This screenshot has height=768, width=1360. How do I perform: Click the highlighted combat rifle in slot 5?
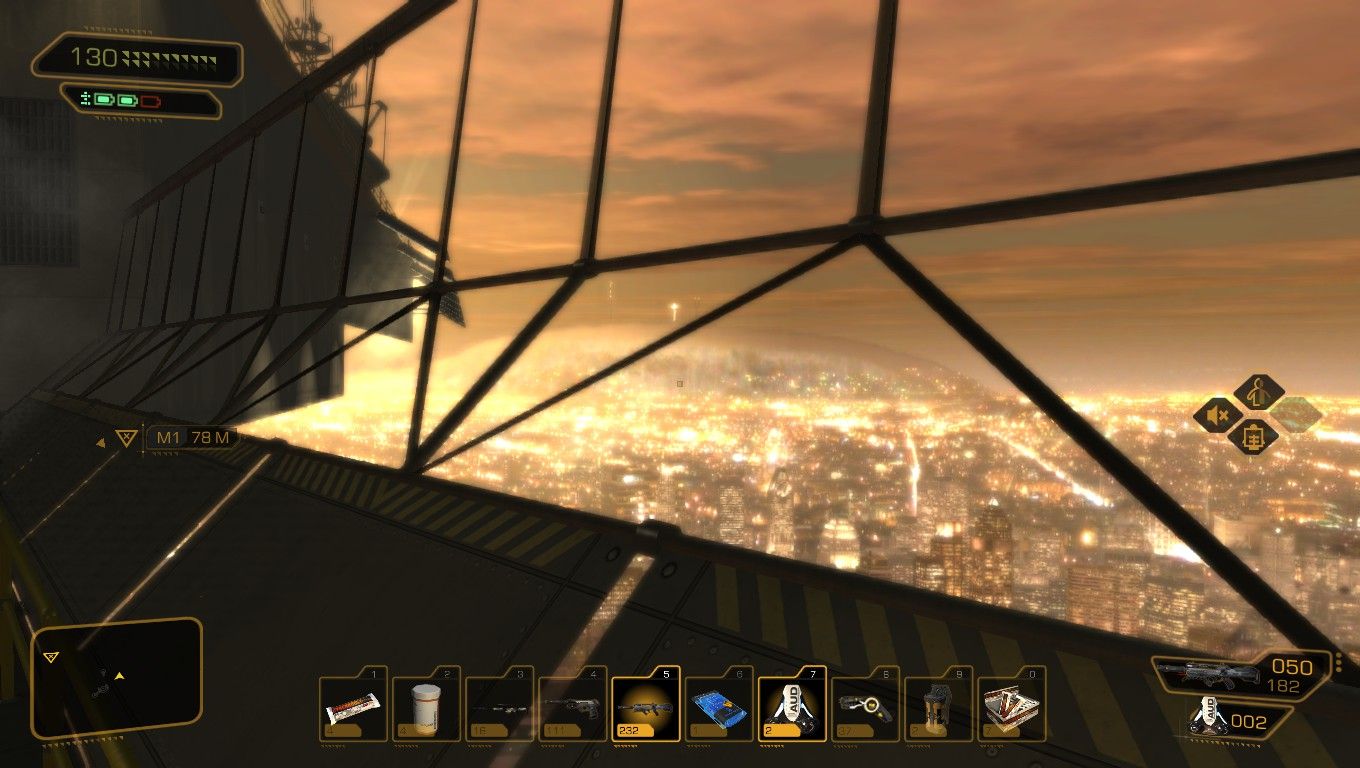pyautogui.click(x=645, y=705)
